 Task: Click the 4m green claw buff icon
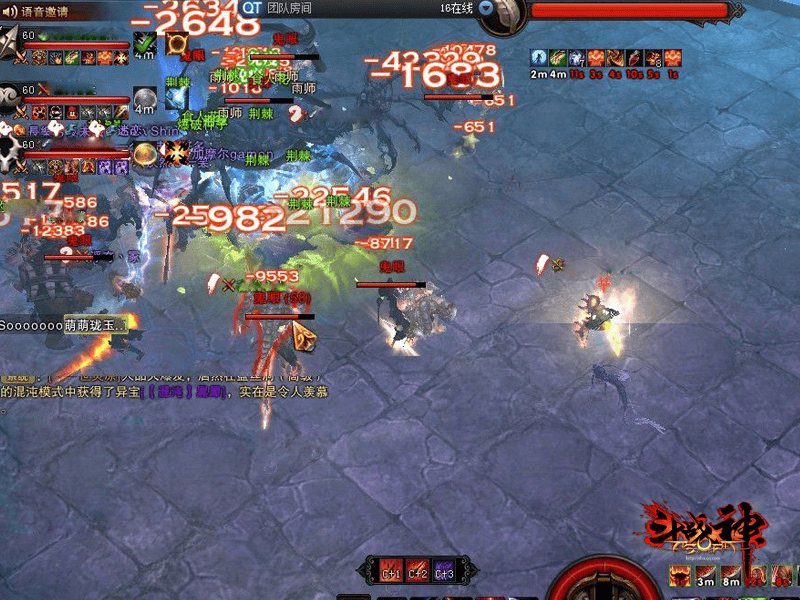(557, 59)
